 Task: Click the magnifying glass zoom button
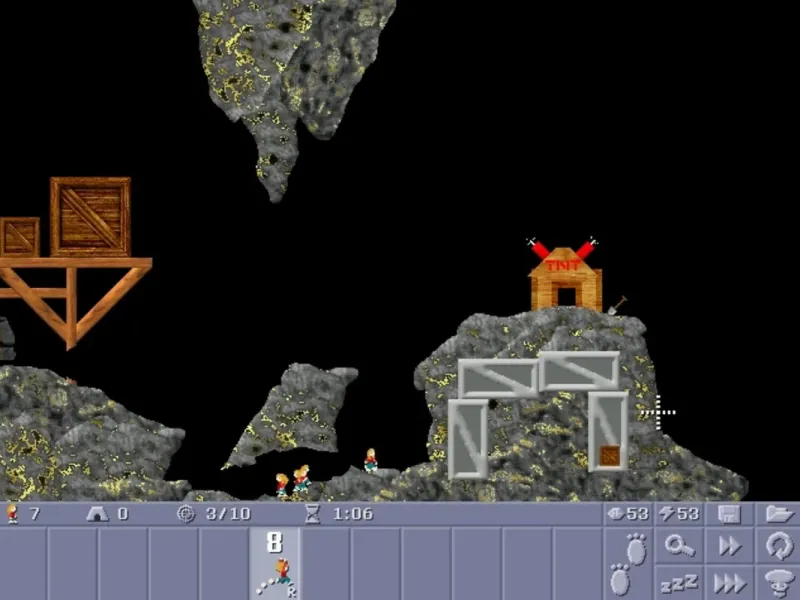(680, 546)
